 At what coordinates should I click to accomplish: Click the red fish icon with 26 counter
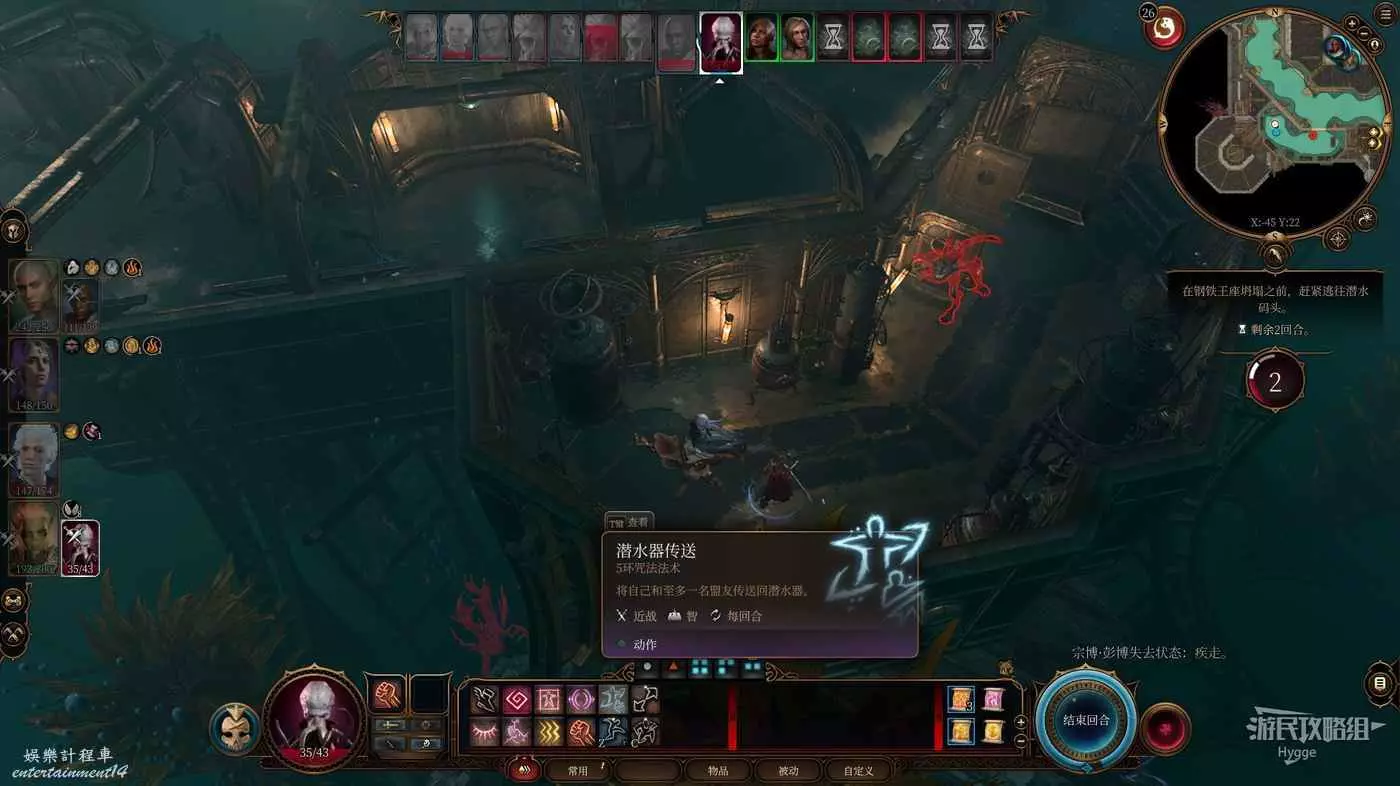tap(1164, 30)
